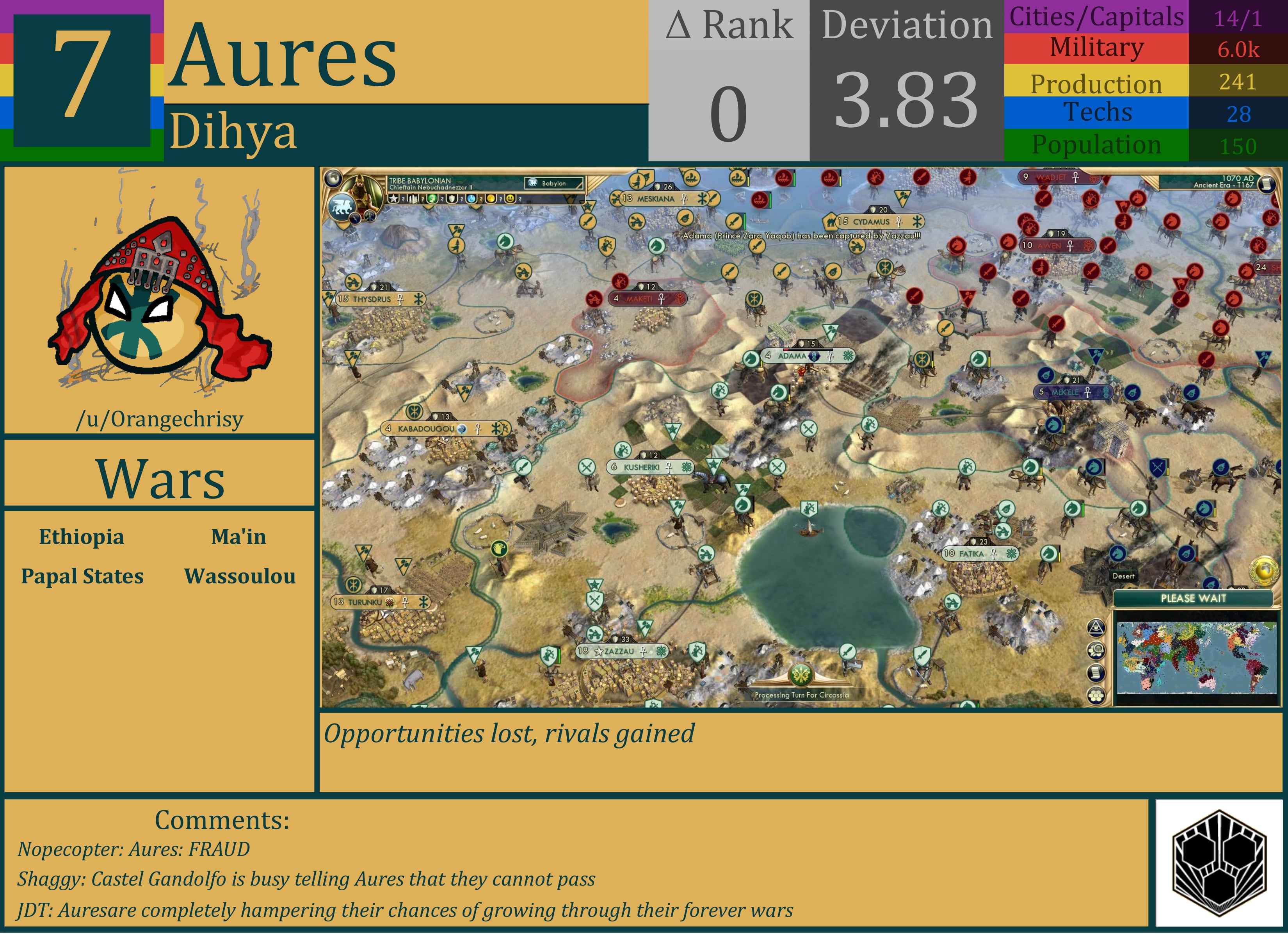Click the blue science flask icon in the ribbon

click(x=471, y=200)
